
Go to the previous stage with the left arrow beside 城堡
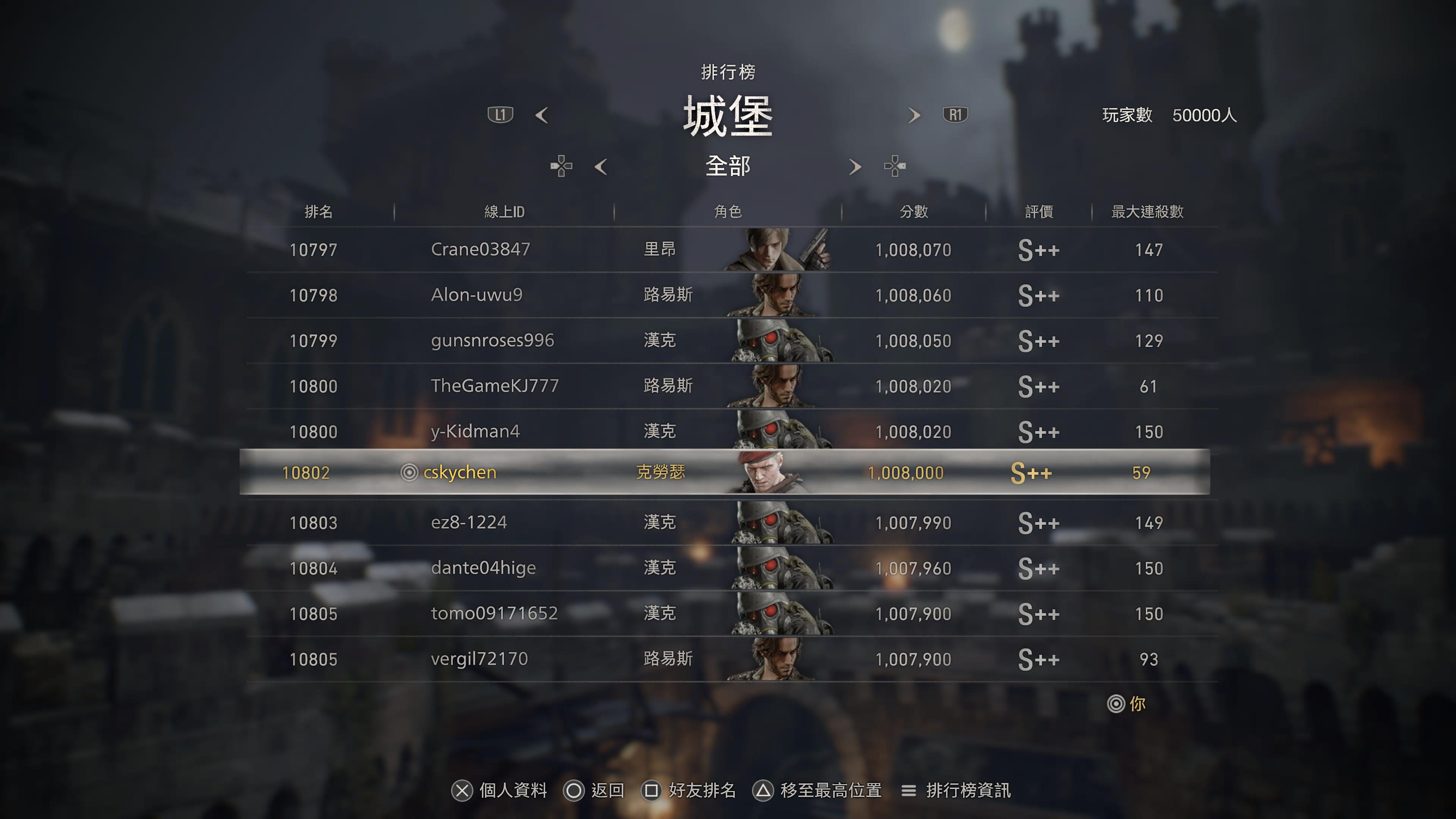tap(542, 115)
